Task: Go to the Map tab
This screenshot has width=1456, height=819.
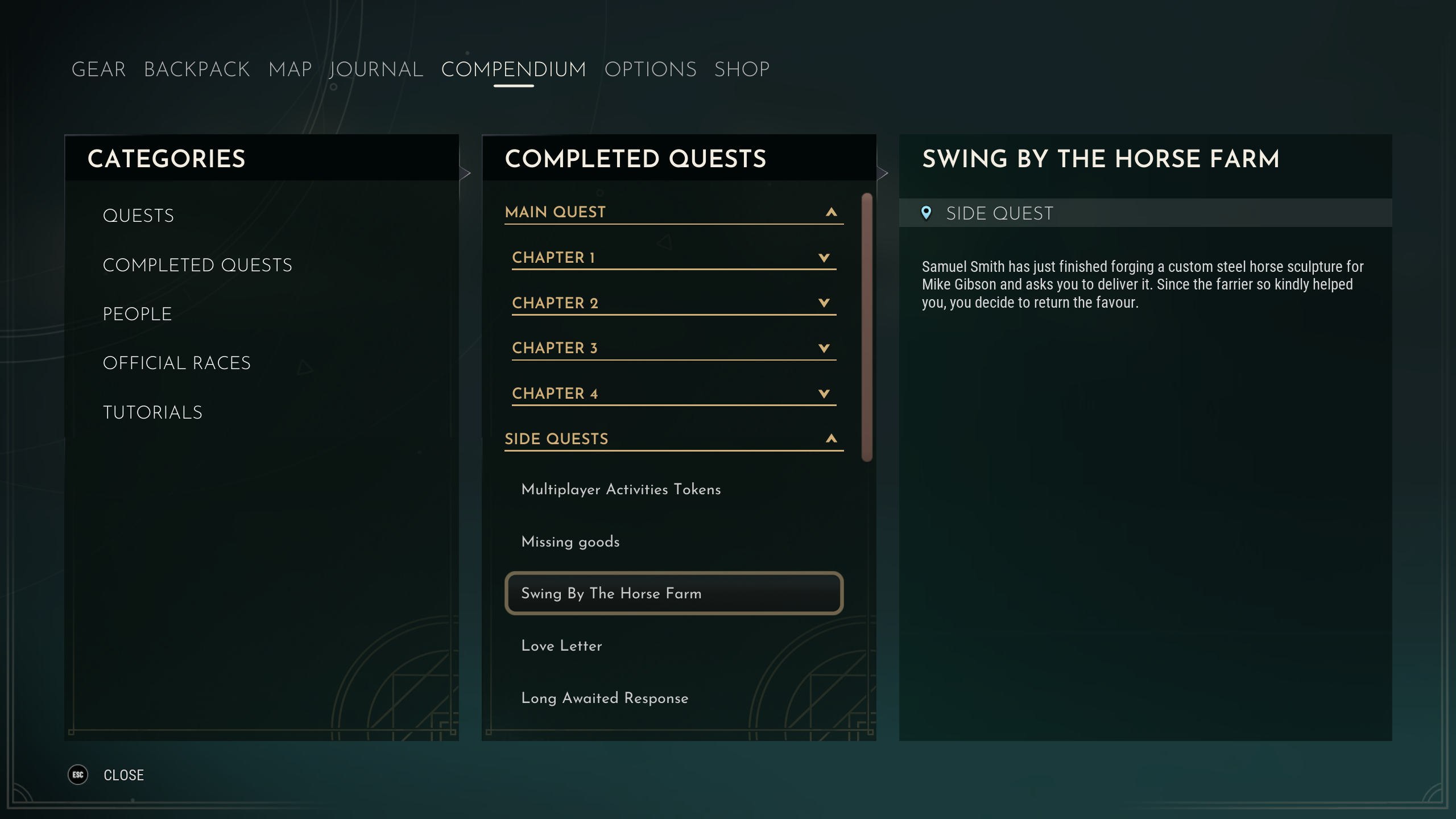Action: click(290, 69)
